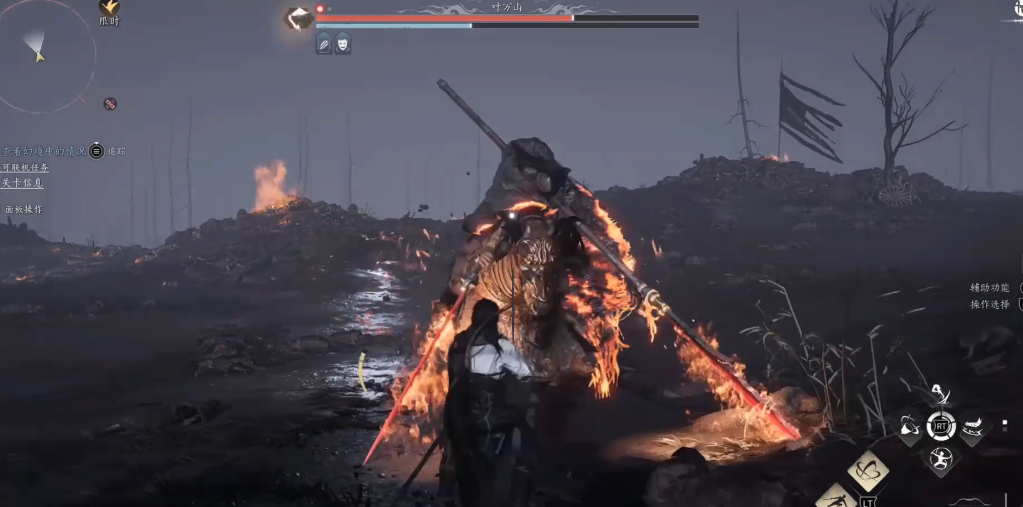
Task: Open the 可联机任务 online quest entry
Action: click(25, 167)
